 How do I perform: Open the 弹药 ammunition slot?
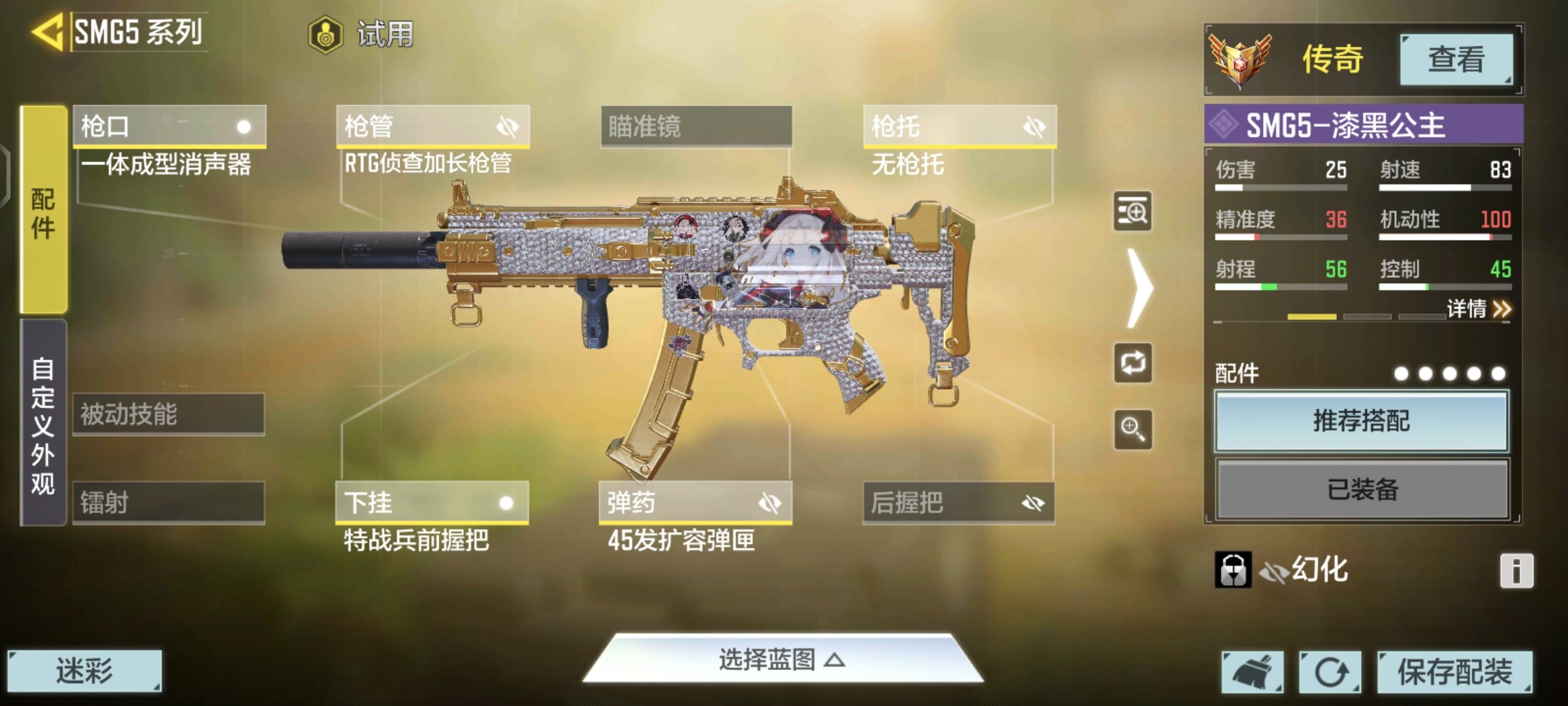point(695,502)
